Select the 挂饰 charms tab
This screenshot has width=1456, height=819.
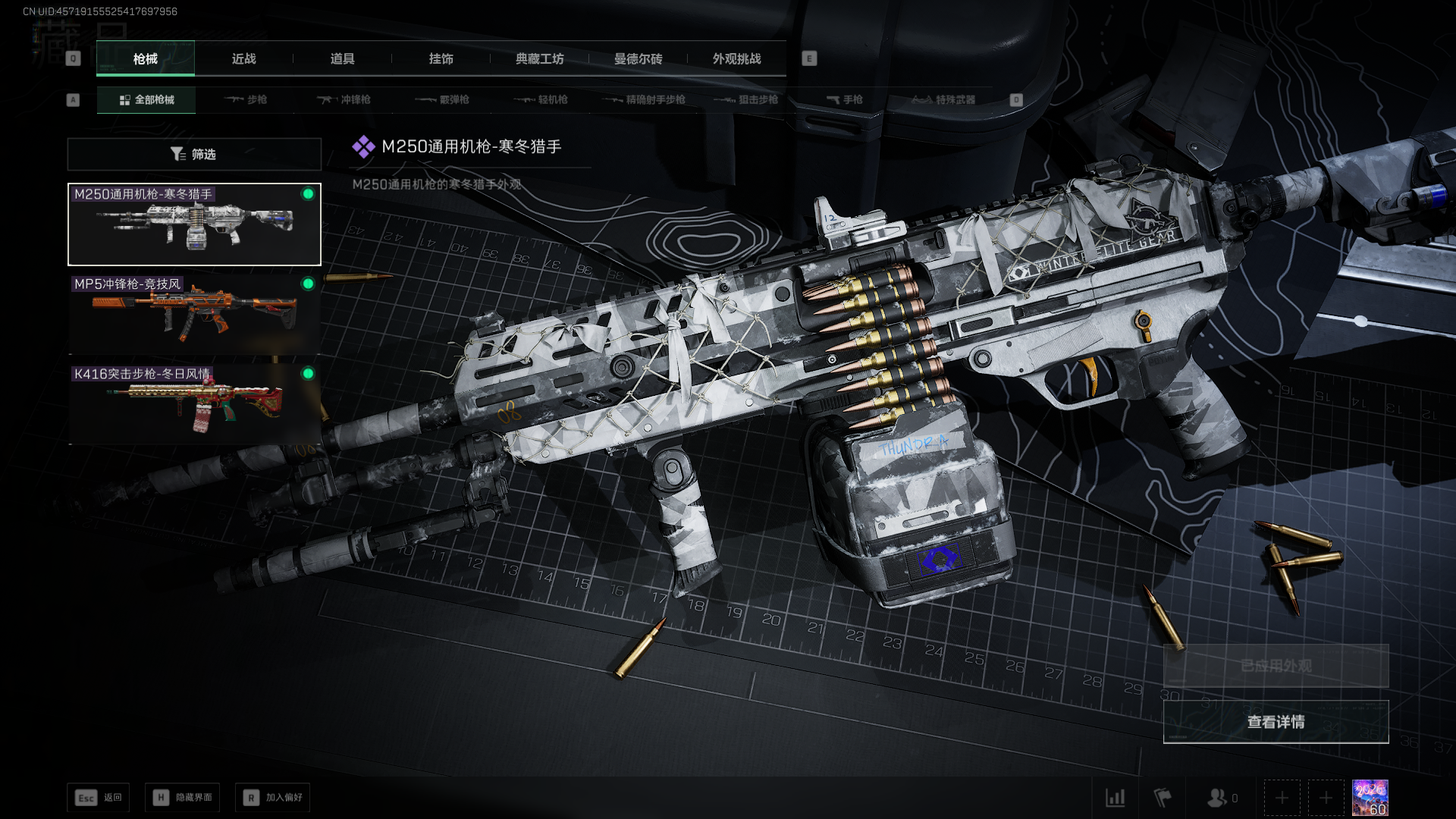tap(441, 58)
